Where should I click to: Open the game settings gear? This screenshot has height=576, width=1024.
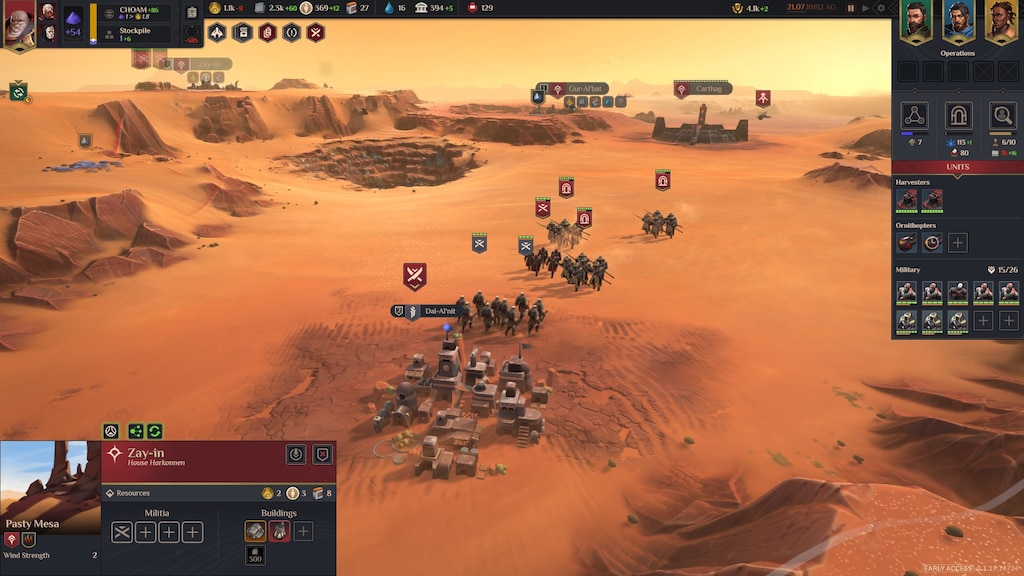click(x=881, y=8)
